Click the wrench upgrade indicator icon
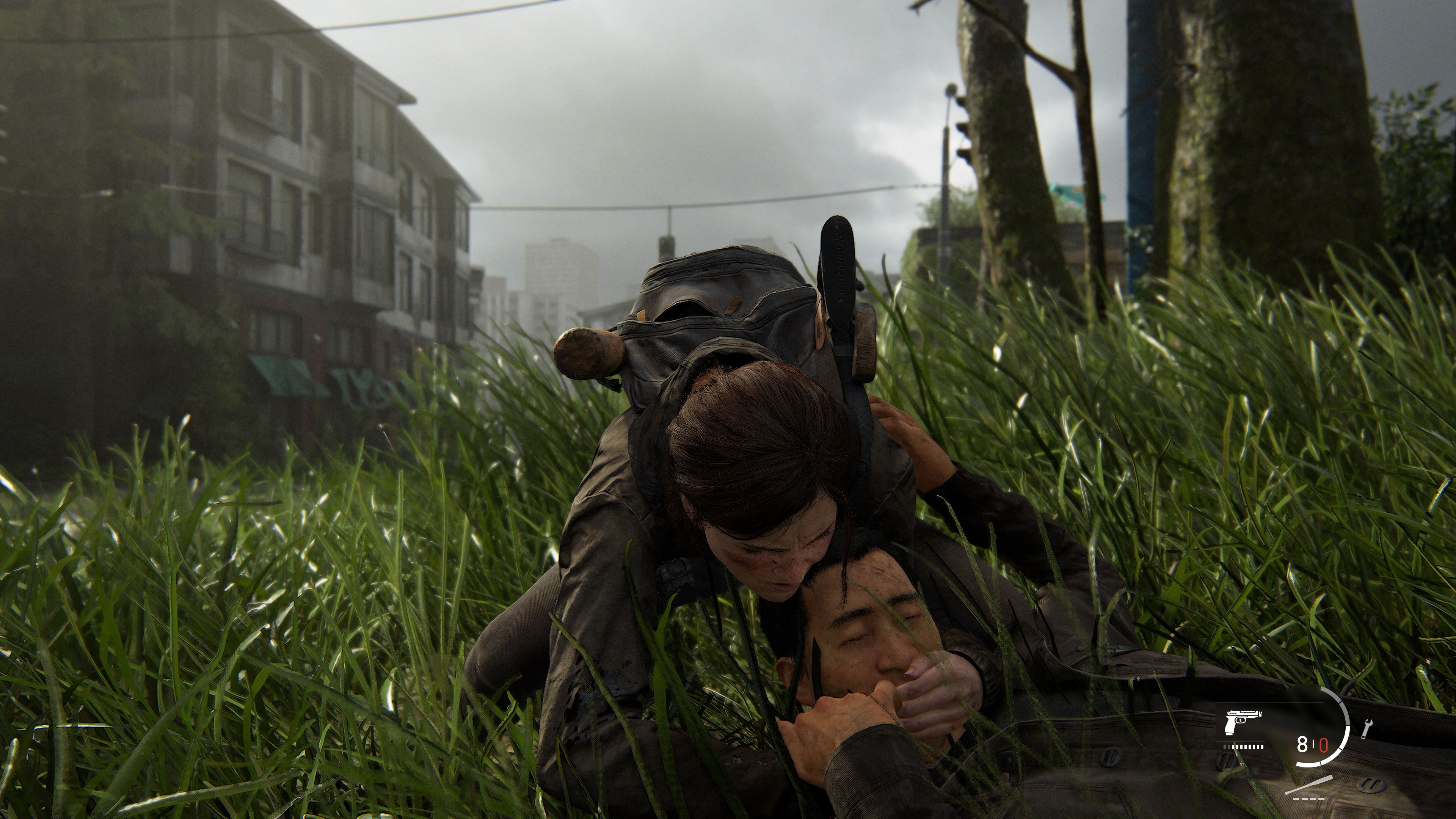The height and width of the screenshot is (819, 1456). (x=1367, y=729)
